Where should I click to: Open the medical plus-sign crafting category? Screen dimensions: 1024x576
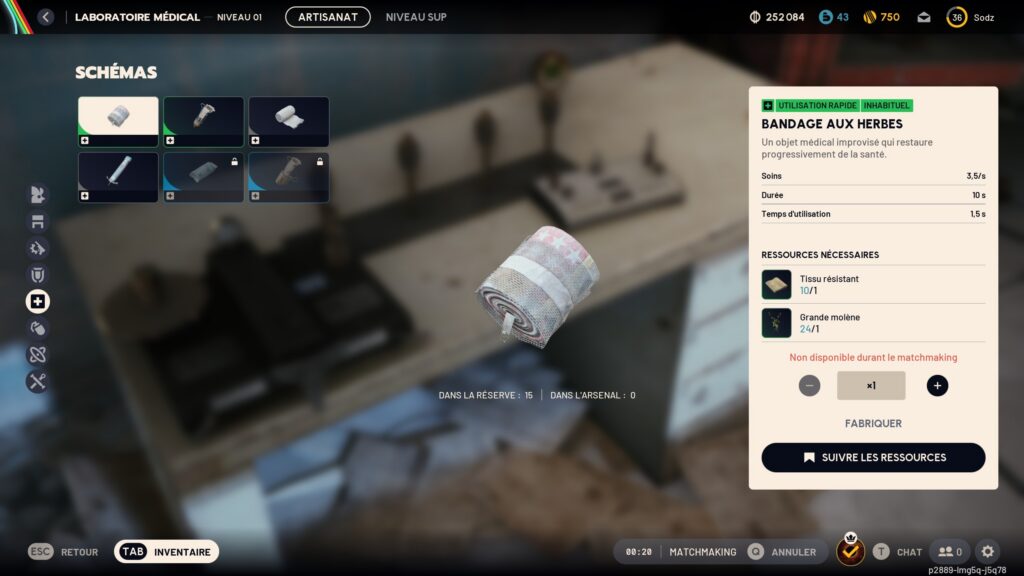tap(38, 301)
